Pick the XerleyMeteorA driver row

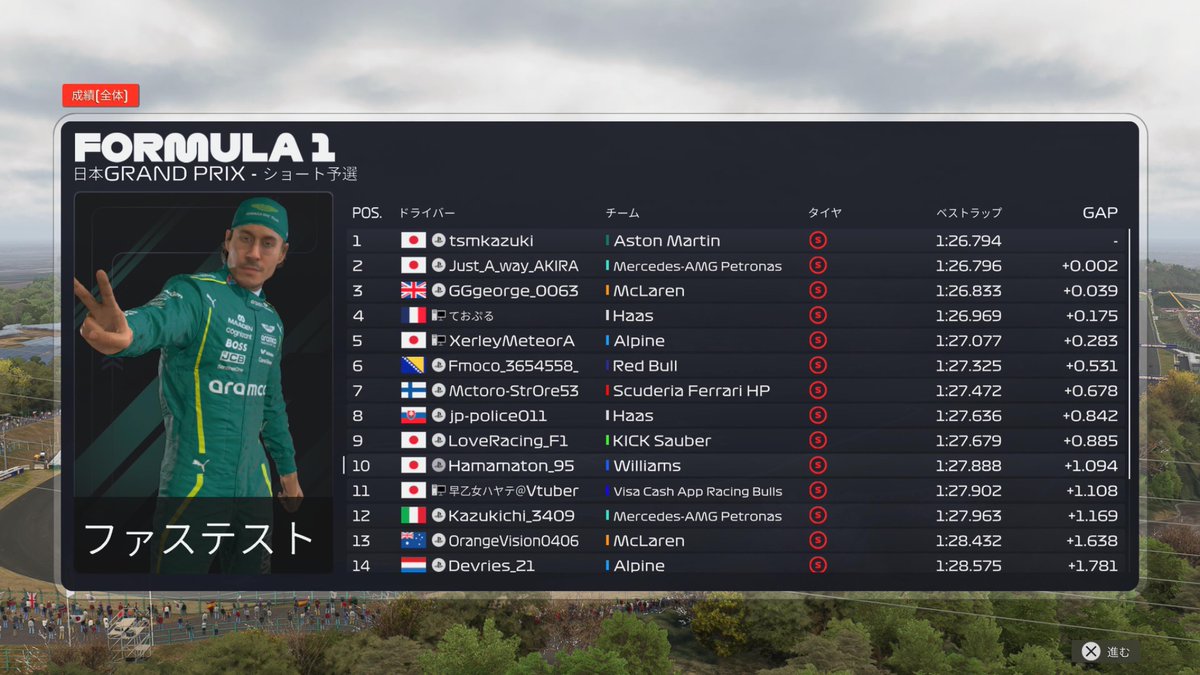click(736, 341)
